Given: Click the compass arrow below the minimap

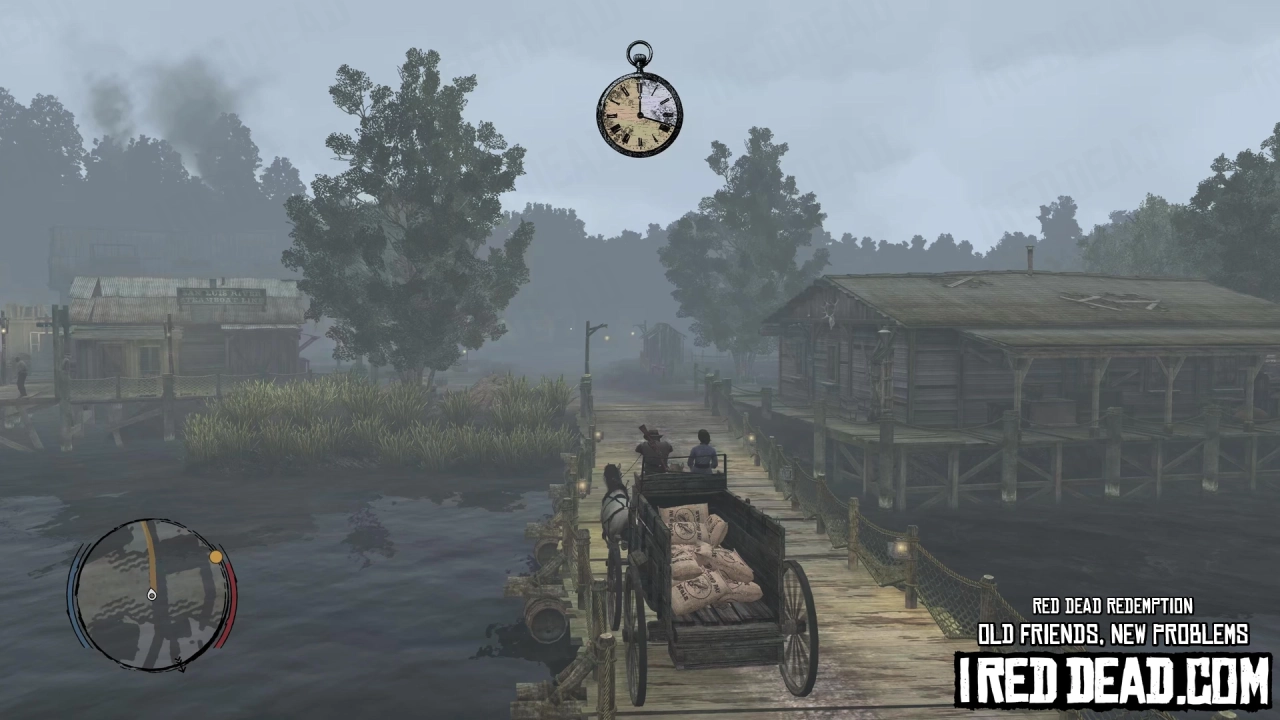Looking at the screenshot, I should click(181, 664).
